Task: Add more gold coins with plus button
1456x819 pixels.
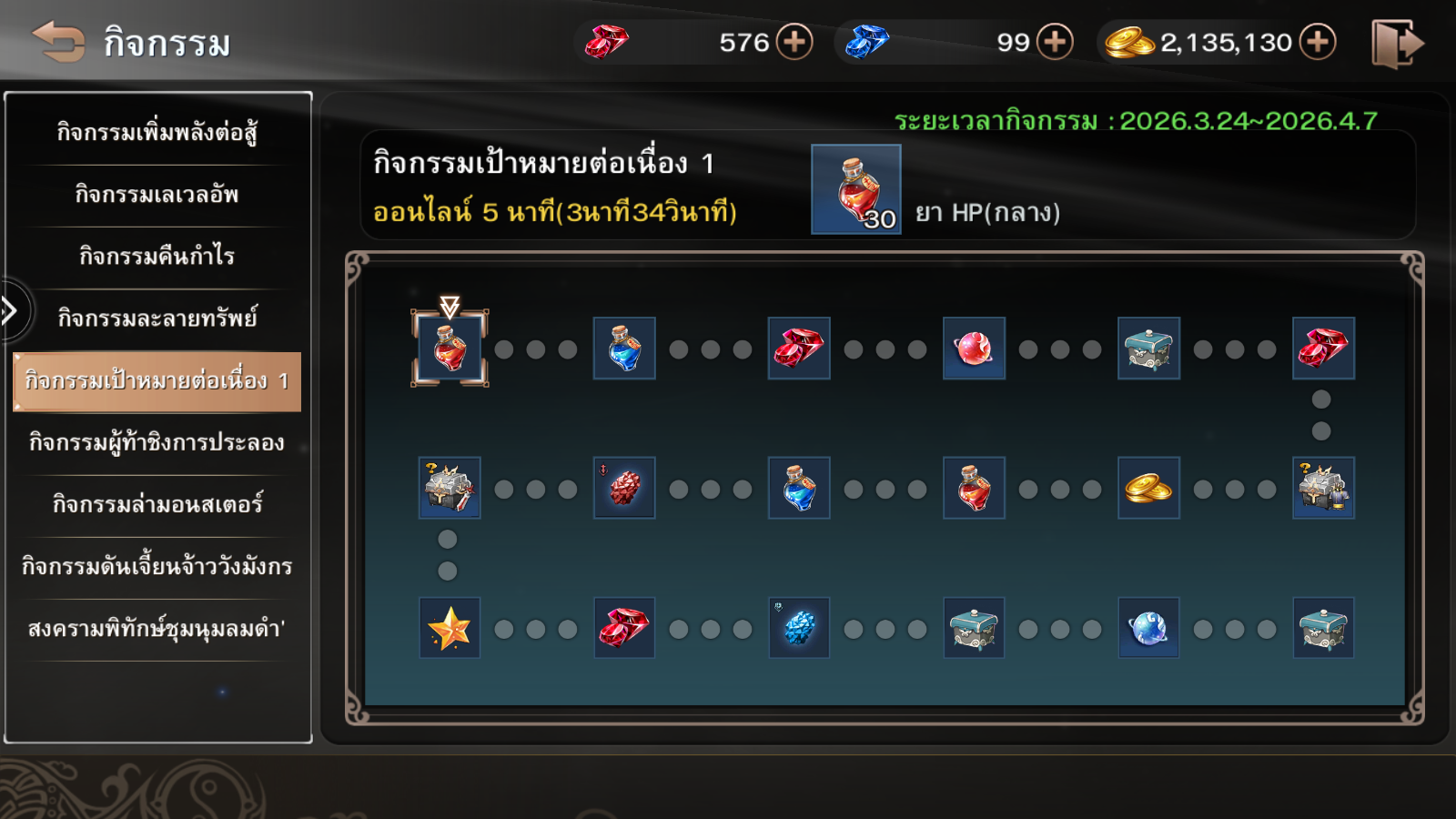Action: pyautogui.click(x=1318, y=42)
